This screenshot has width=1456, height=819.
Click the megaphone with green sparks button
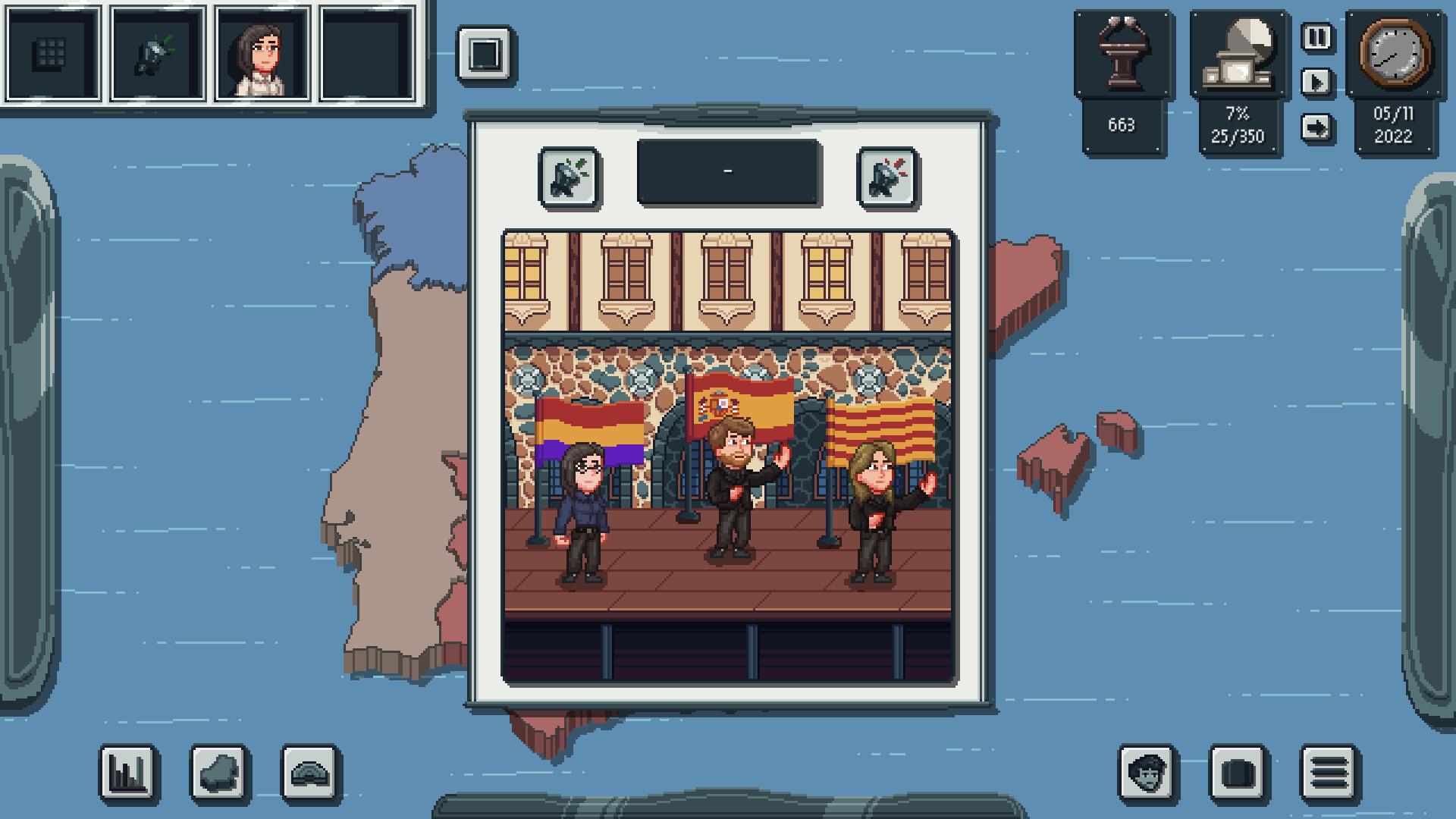tap(569, 178)
